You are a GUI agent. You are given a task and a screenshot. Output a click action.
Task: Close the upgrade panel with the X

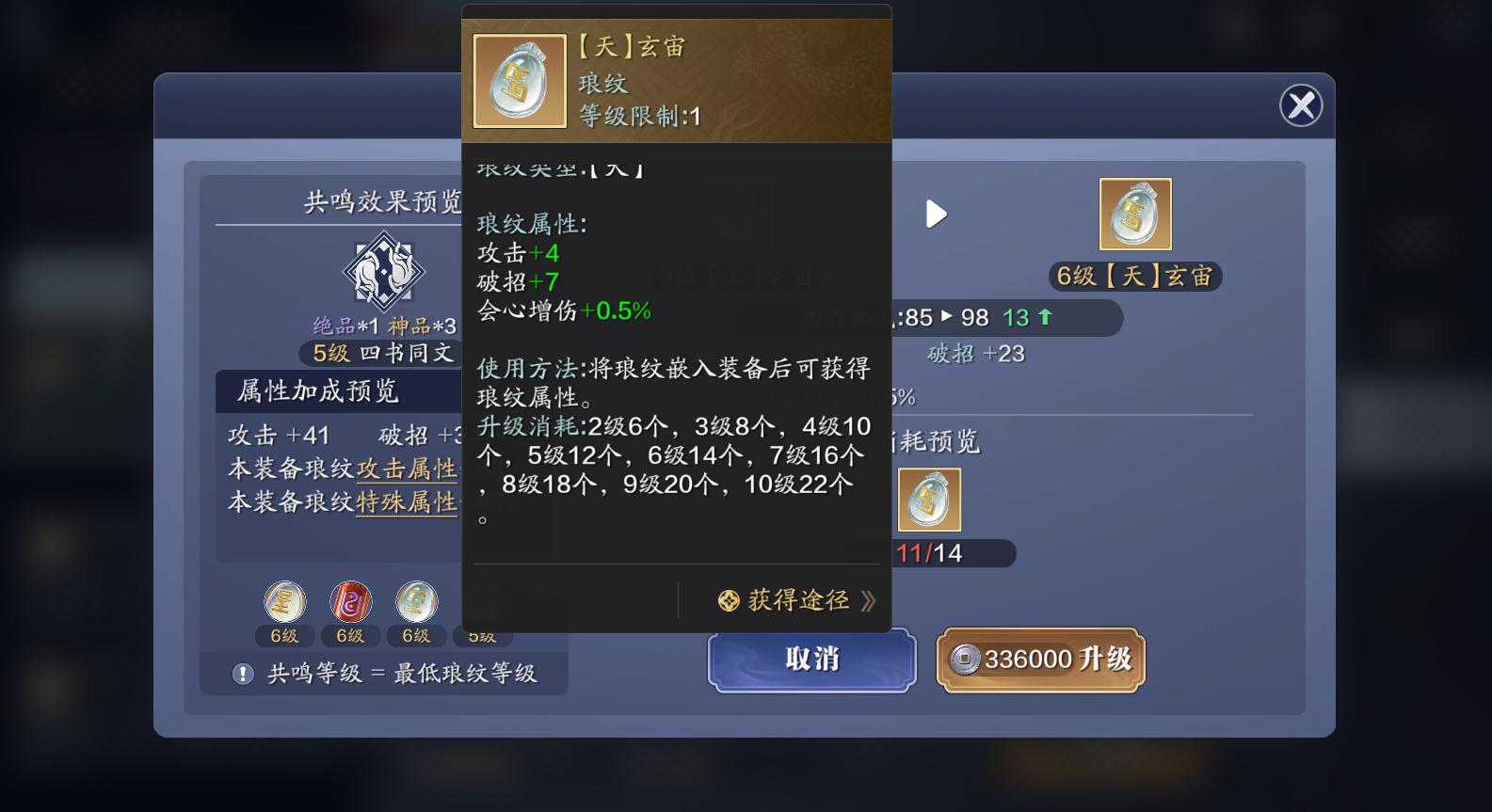tap(1301, 105)
